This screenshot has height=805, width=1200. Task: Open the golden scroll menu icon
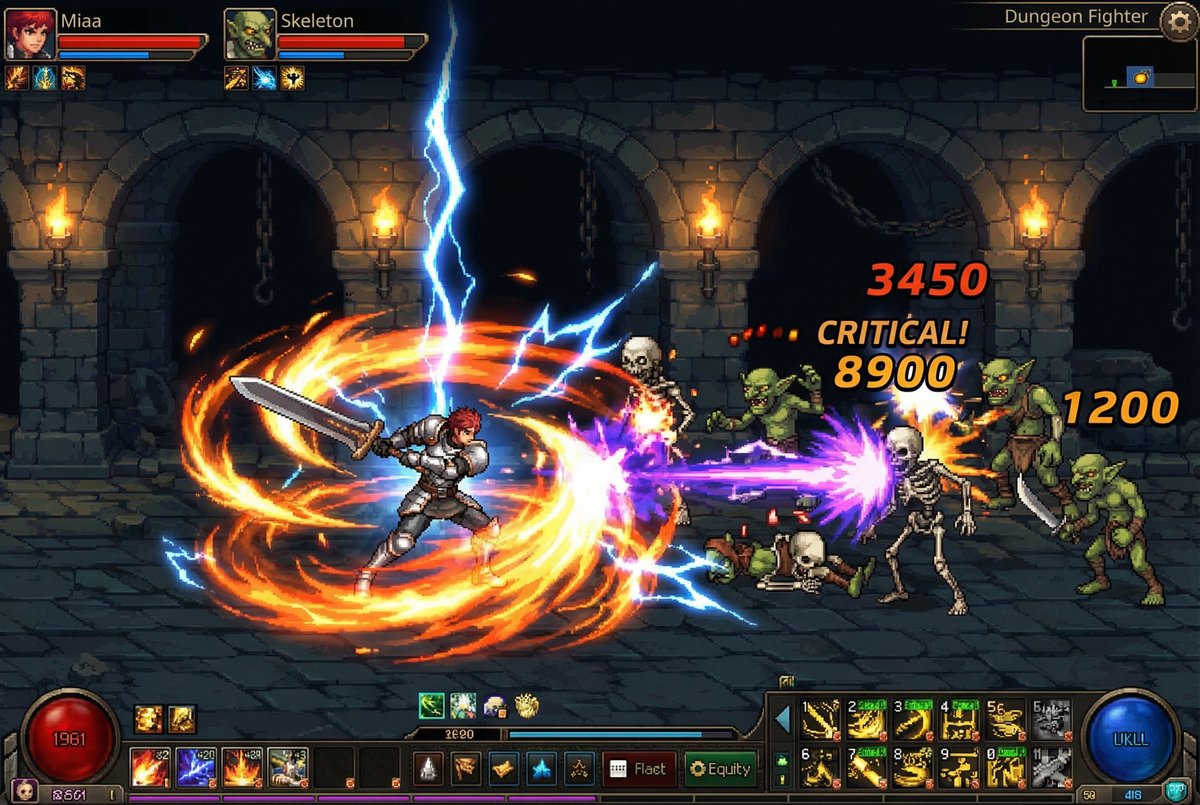503,769
